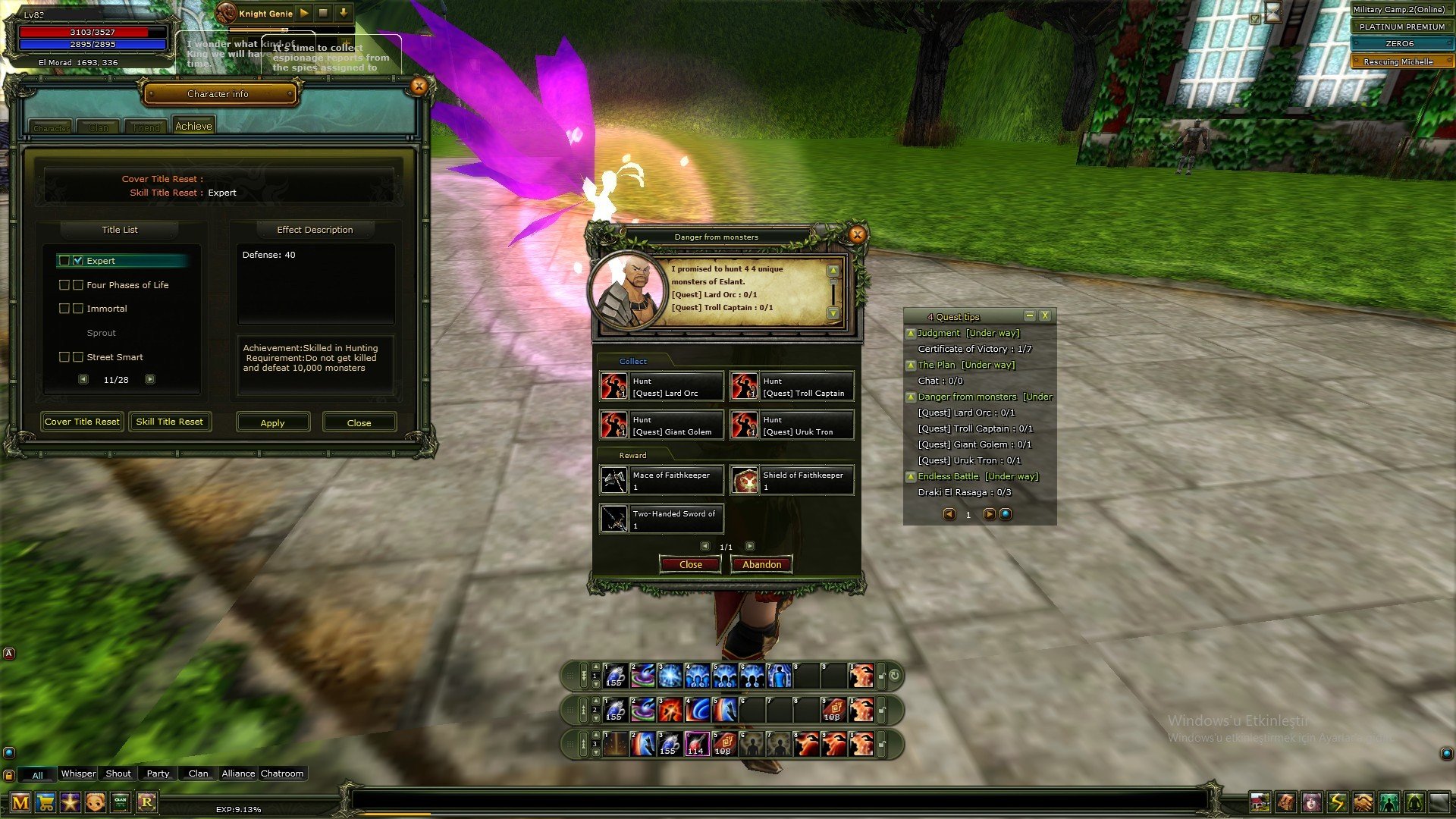Close the Character info window
1456x819 pixels.
419,86
